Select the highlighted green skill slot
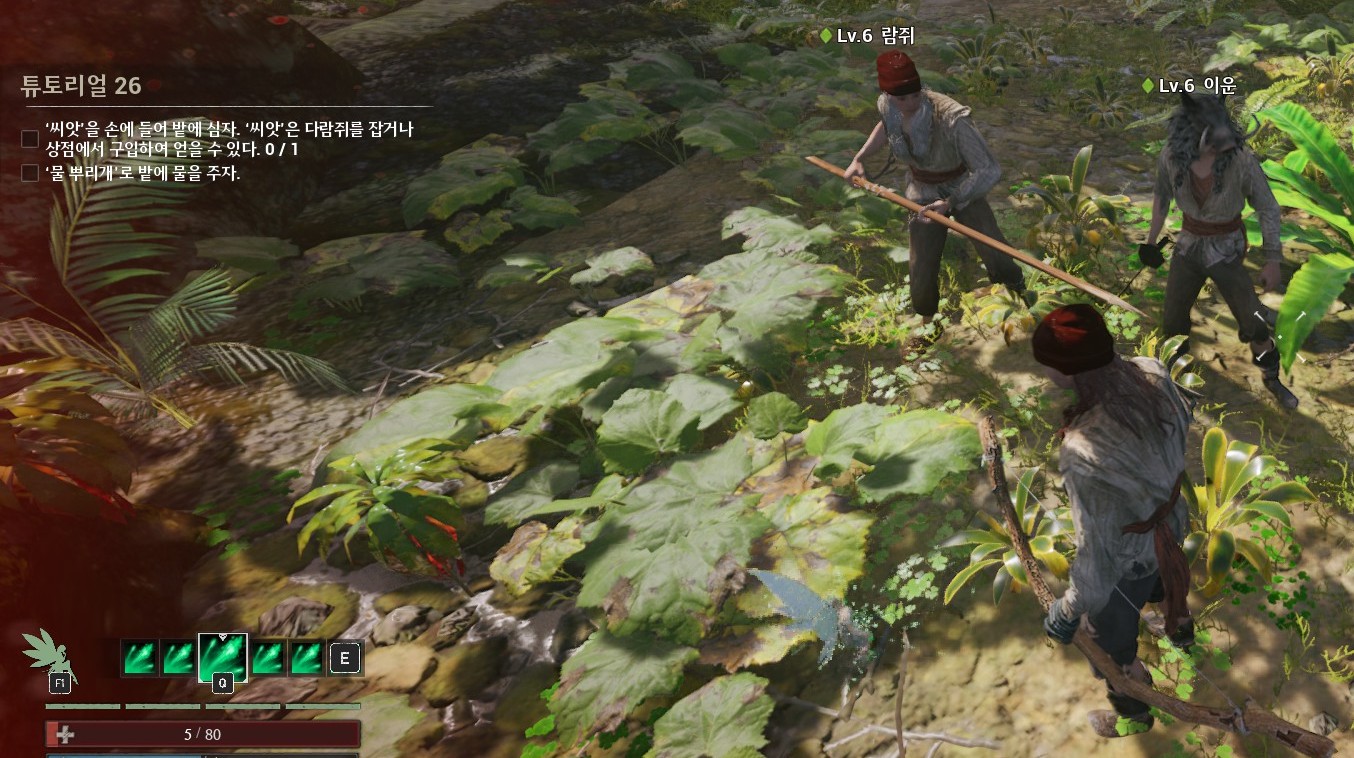This screenshot has width=1354, height=758. [223, 657]
